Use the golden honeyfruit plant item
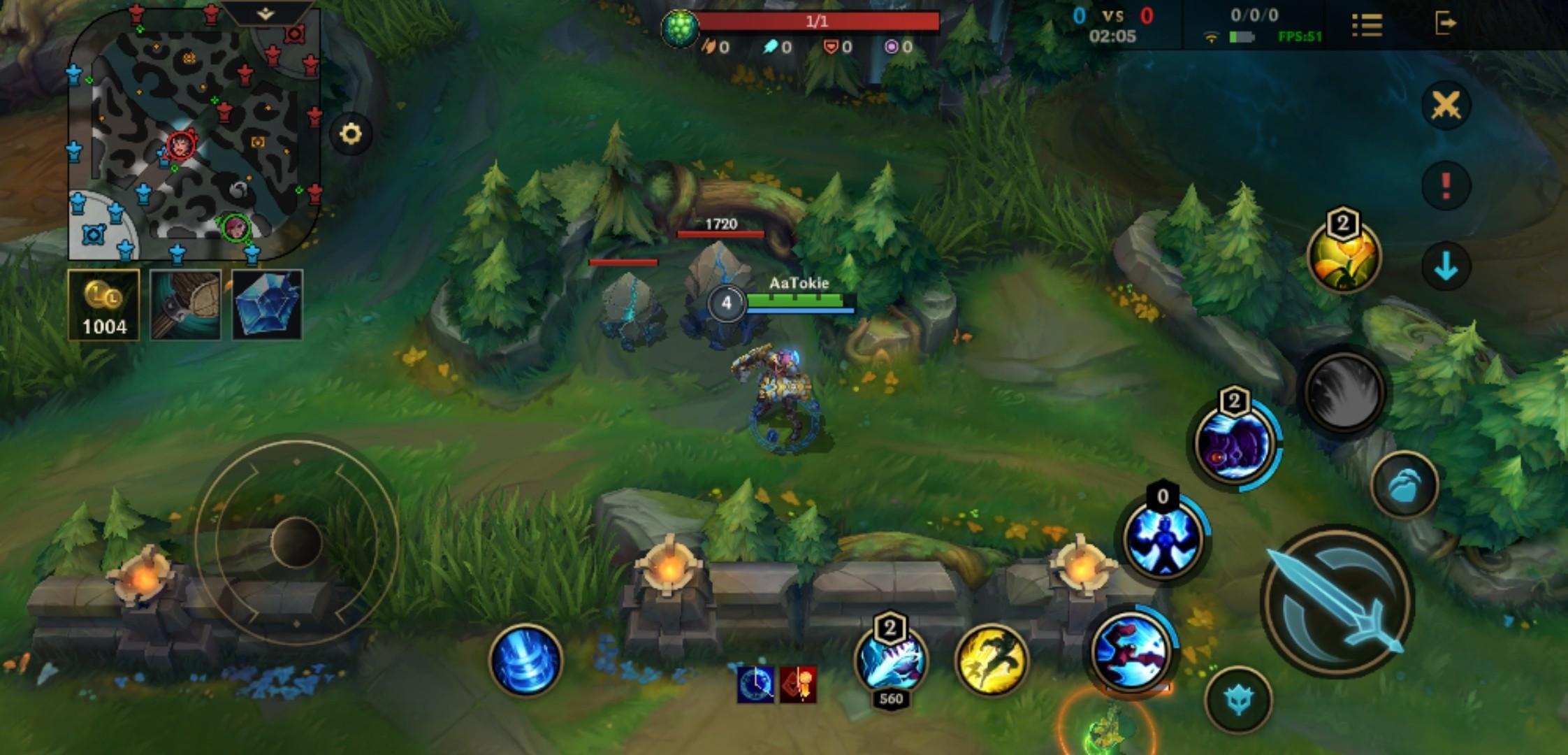 click(1343, 257)
